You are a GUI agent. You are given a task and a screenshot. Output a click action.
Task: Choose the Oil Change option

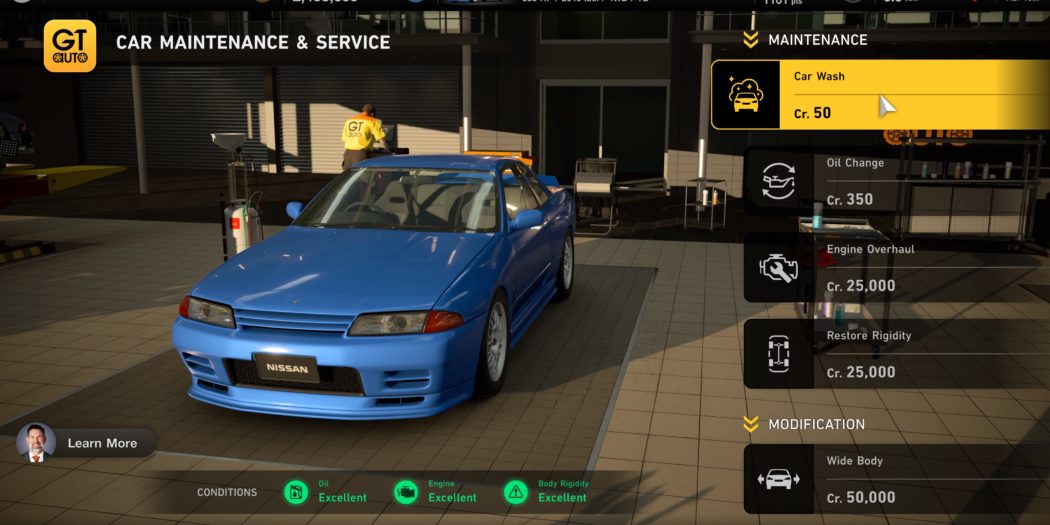pyautogui.click(x=895, y=181)
